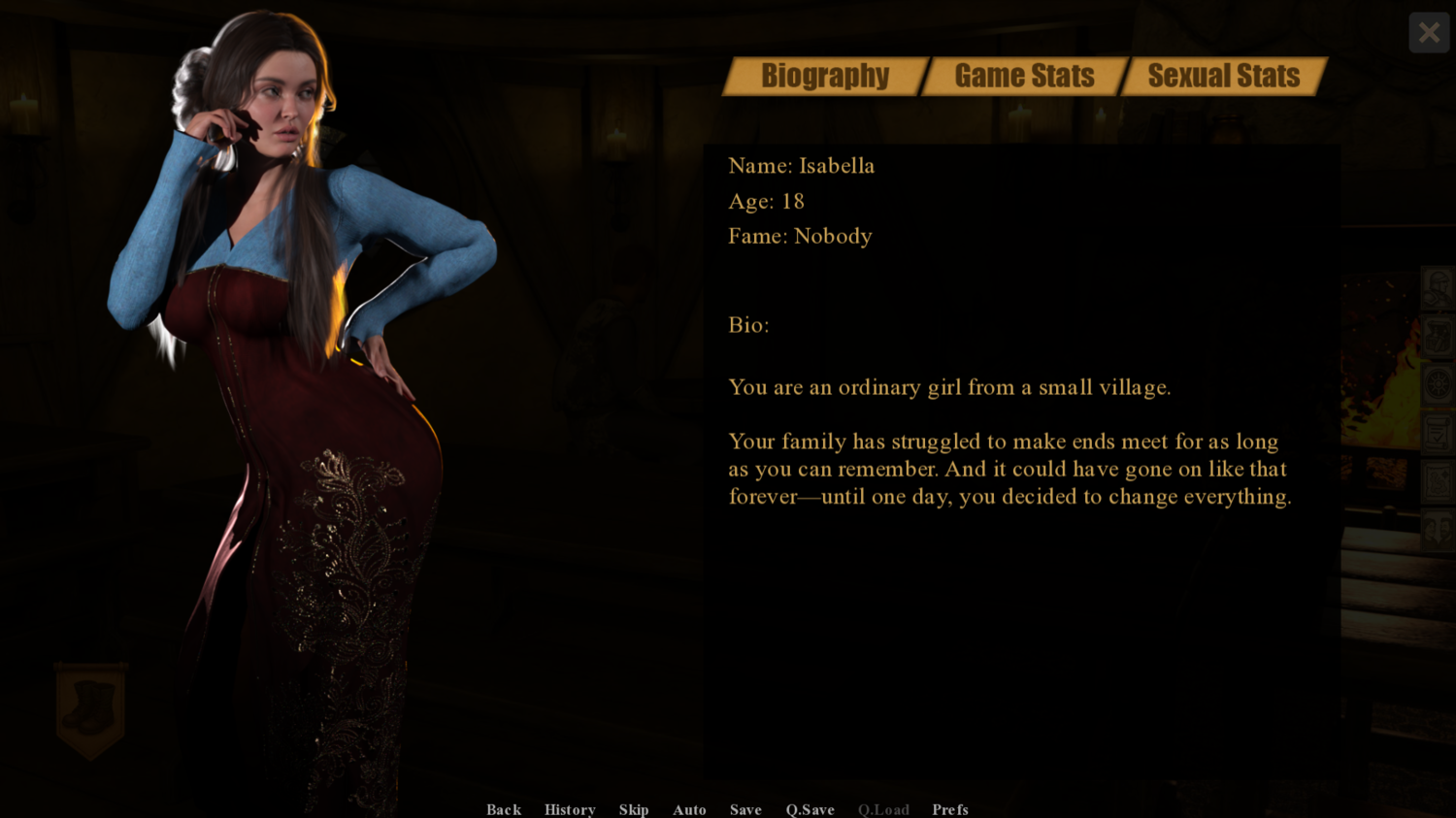Image resolution: width=1456 pixels, height=818 pixels.
Task: Toggle Auto-advance mode
Action: coord(689,809)
